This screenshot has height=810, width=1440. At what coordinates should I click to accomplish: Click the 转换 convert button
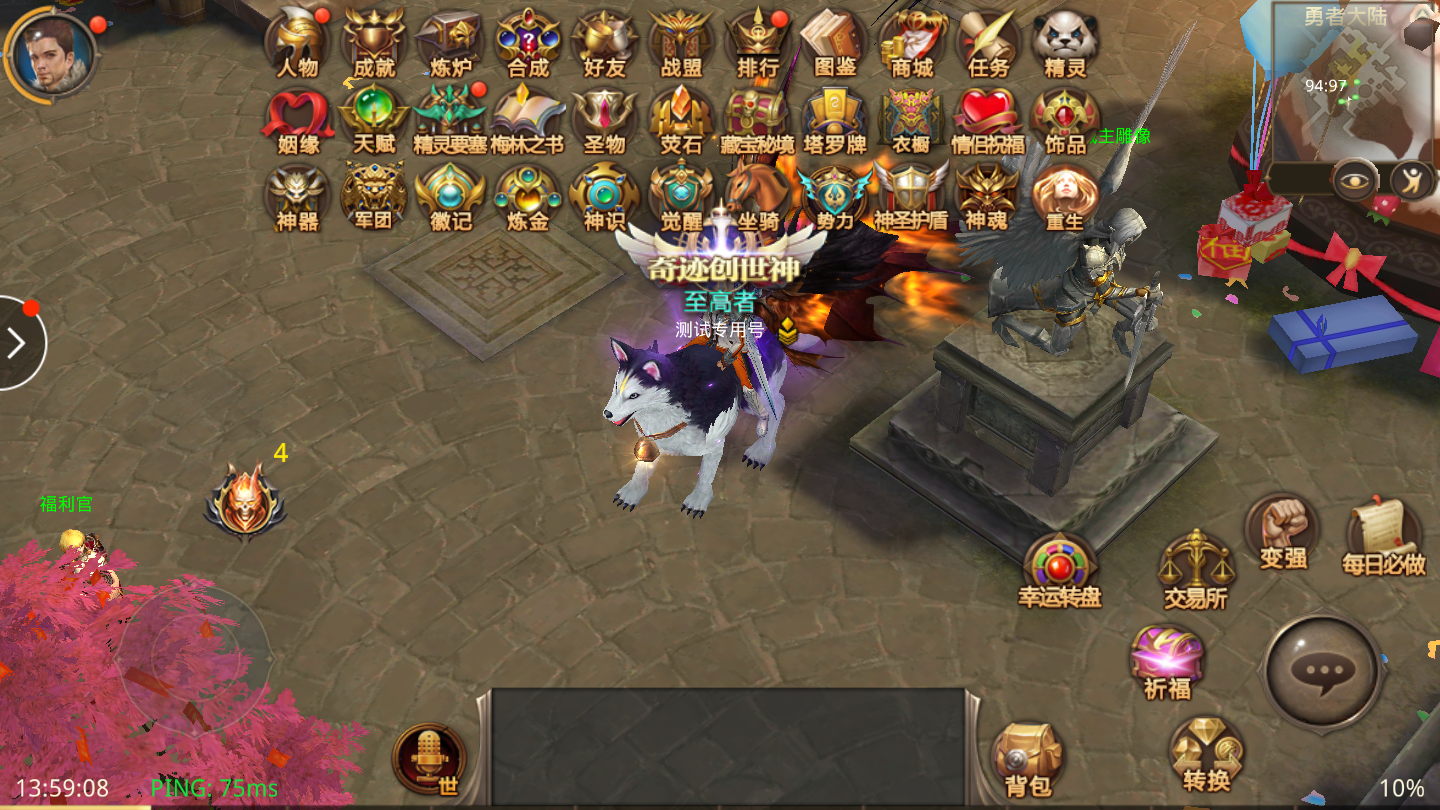coord(1206,754)
